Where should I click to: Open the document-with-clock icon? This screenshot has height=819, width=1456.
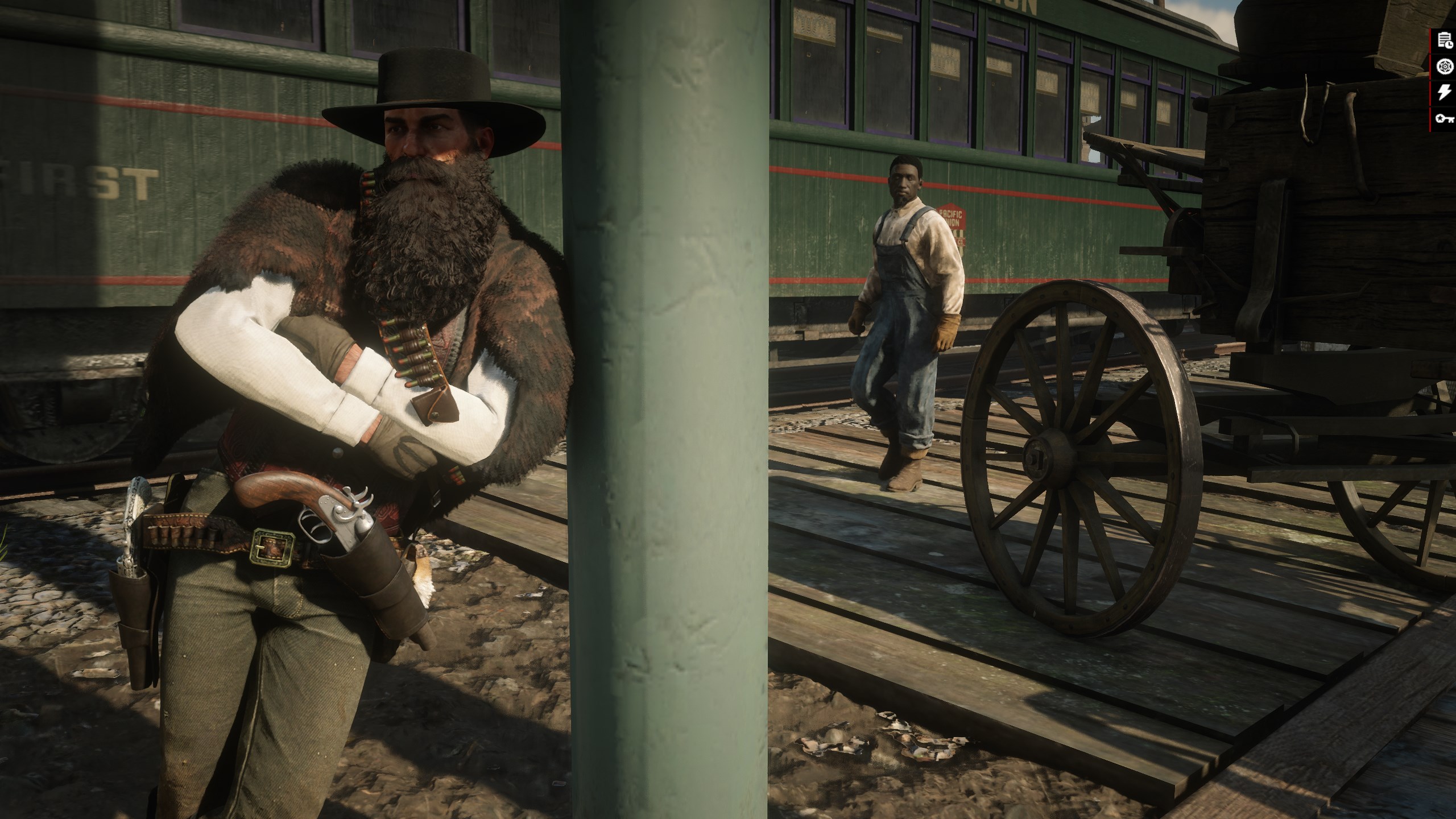[x=1444, y=40]
